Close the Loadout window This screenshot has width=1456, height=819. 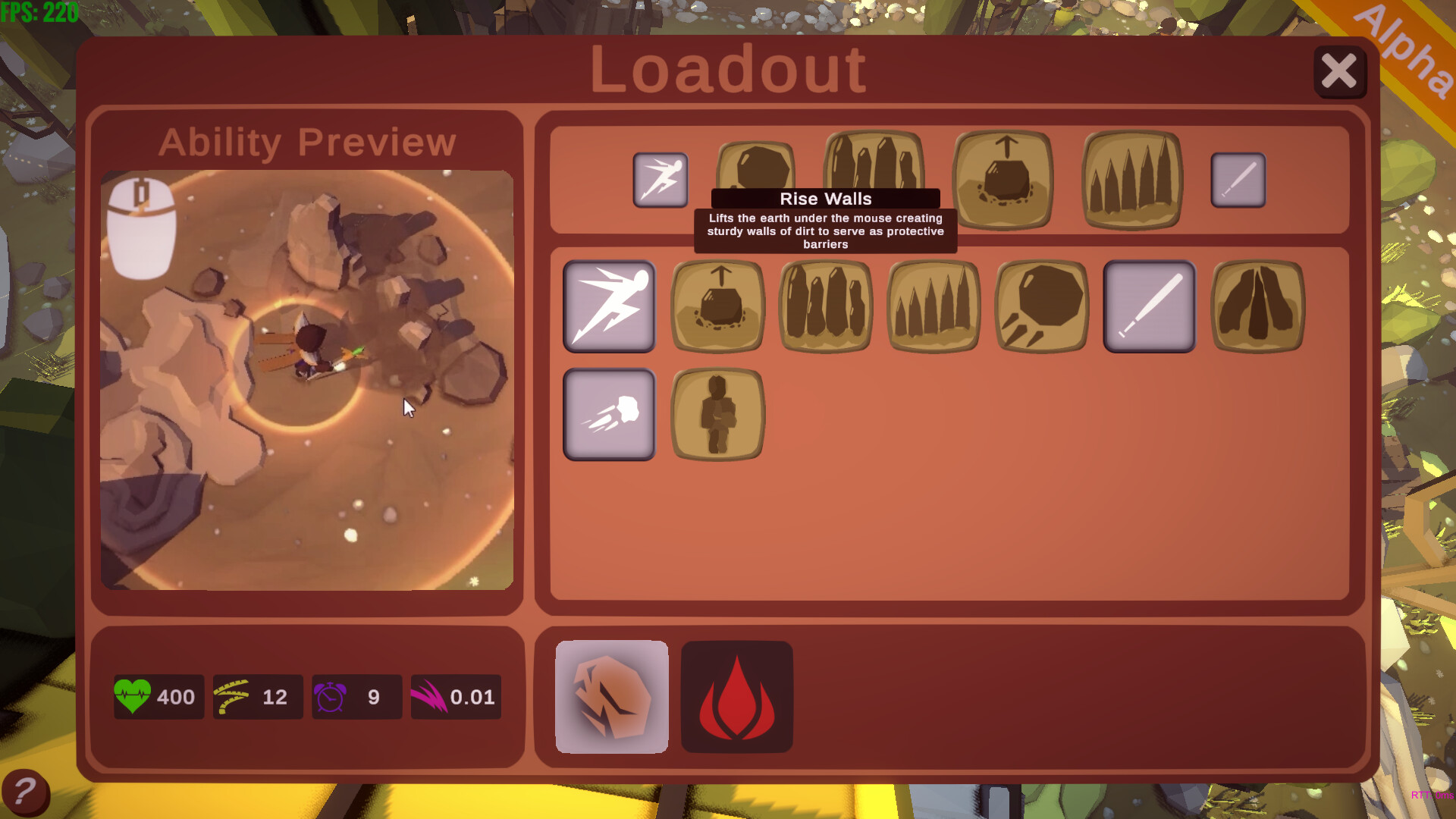tap(1341, 71)
